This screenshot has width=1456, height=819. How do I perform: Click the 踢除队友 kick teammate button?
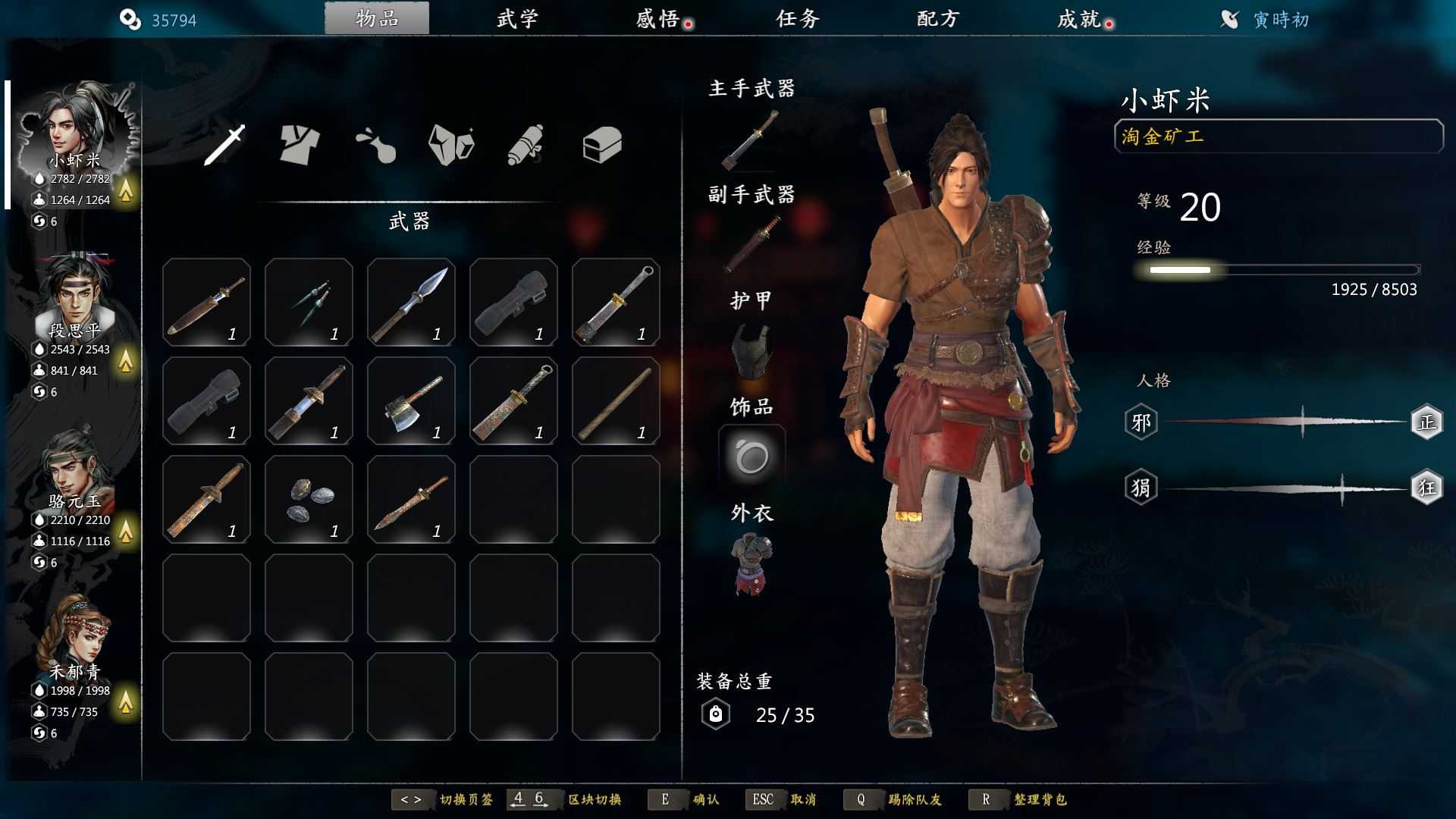pos(914,799)
